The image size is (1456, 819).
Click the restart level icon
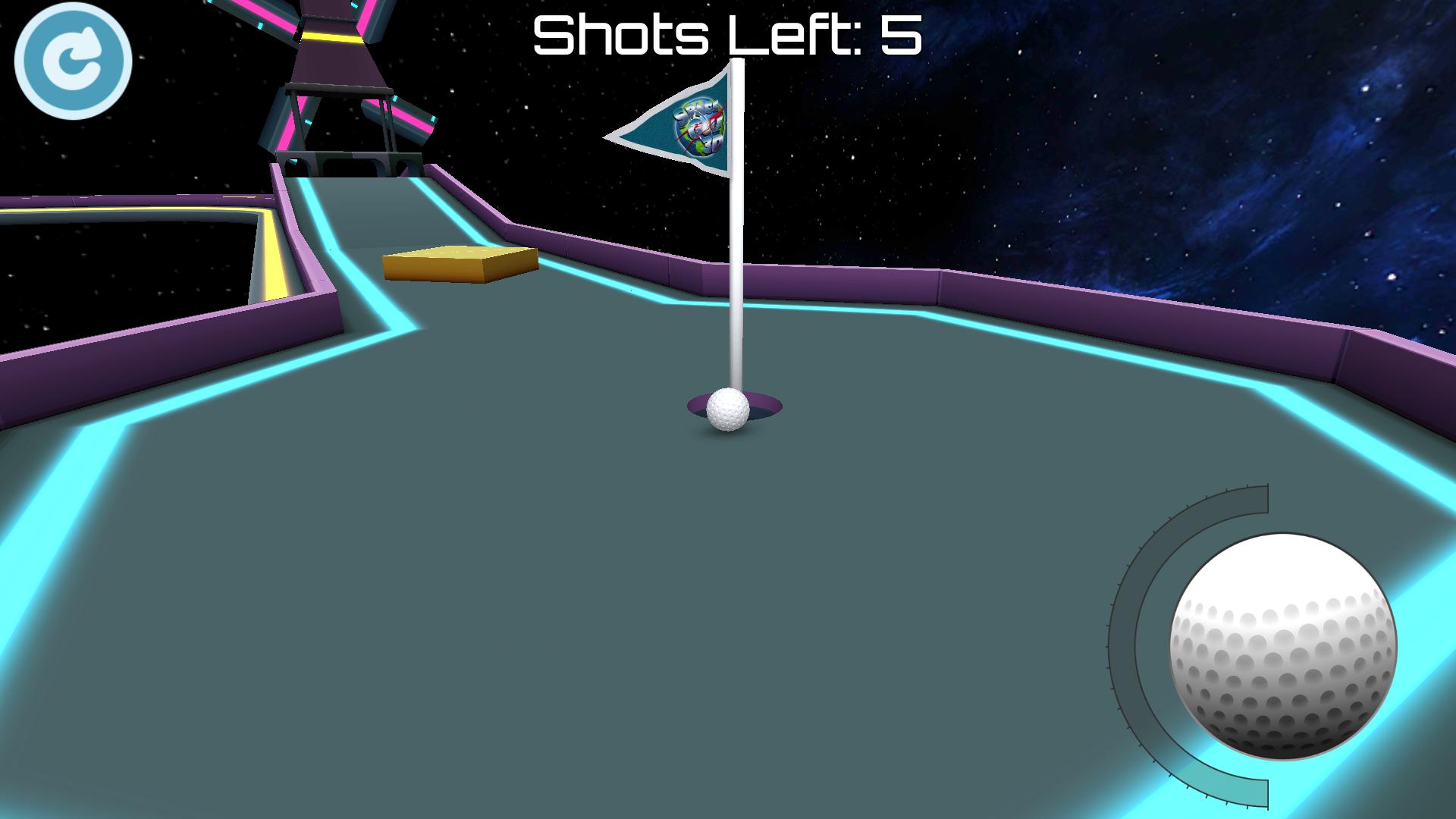[x=74, y=61]
